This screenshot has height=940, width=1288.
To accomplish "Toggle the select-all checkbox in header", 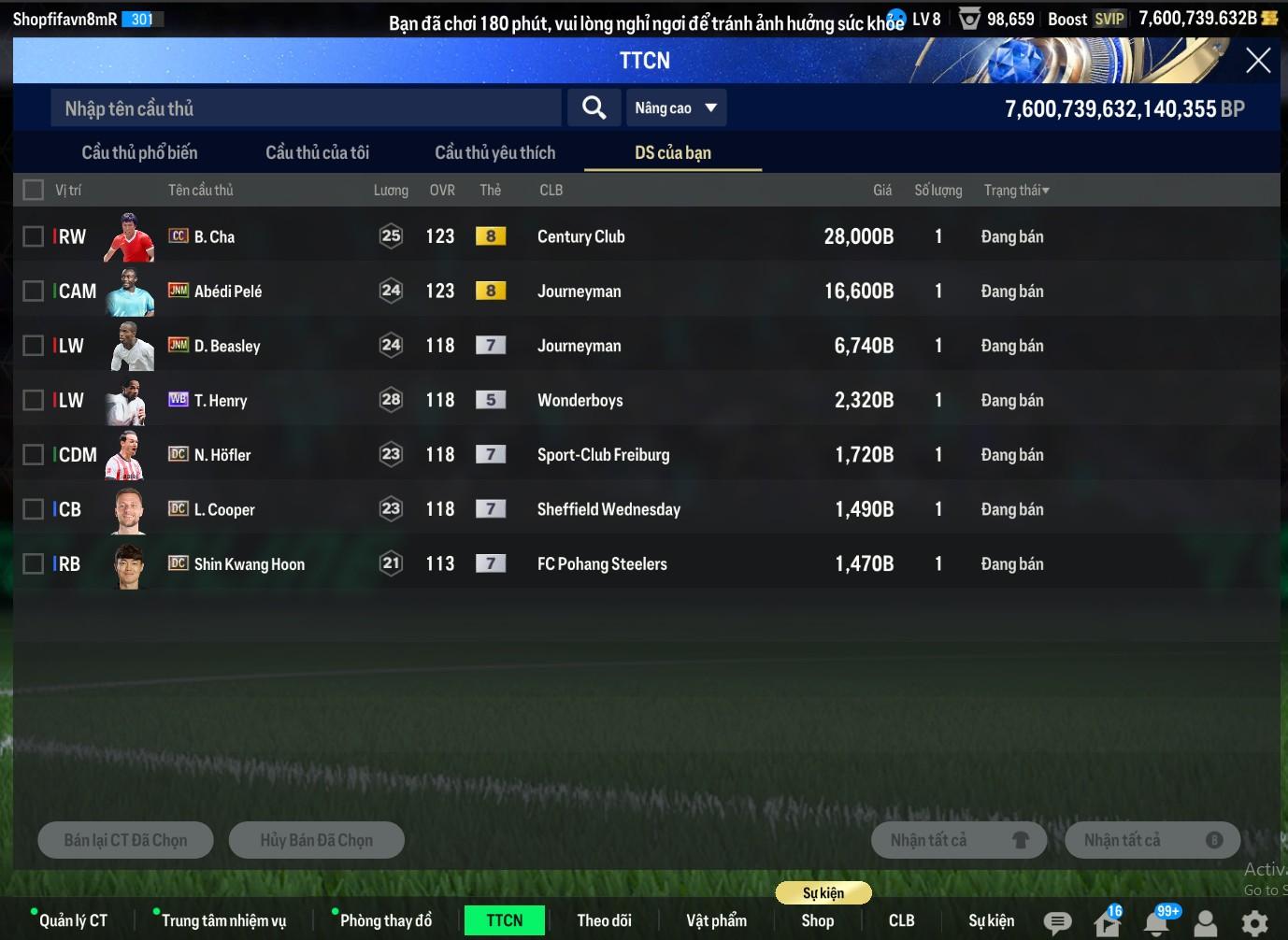I will click(34, 191).
